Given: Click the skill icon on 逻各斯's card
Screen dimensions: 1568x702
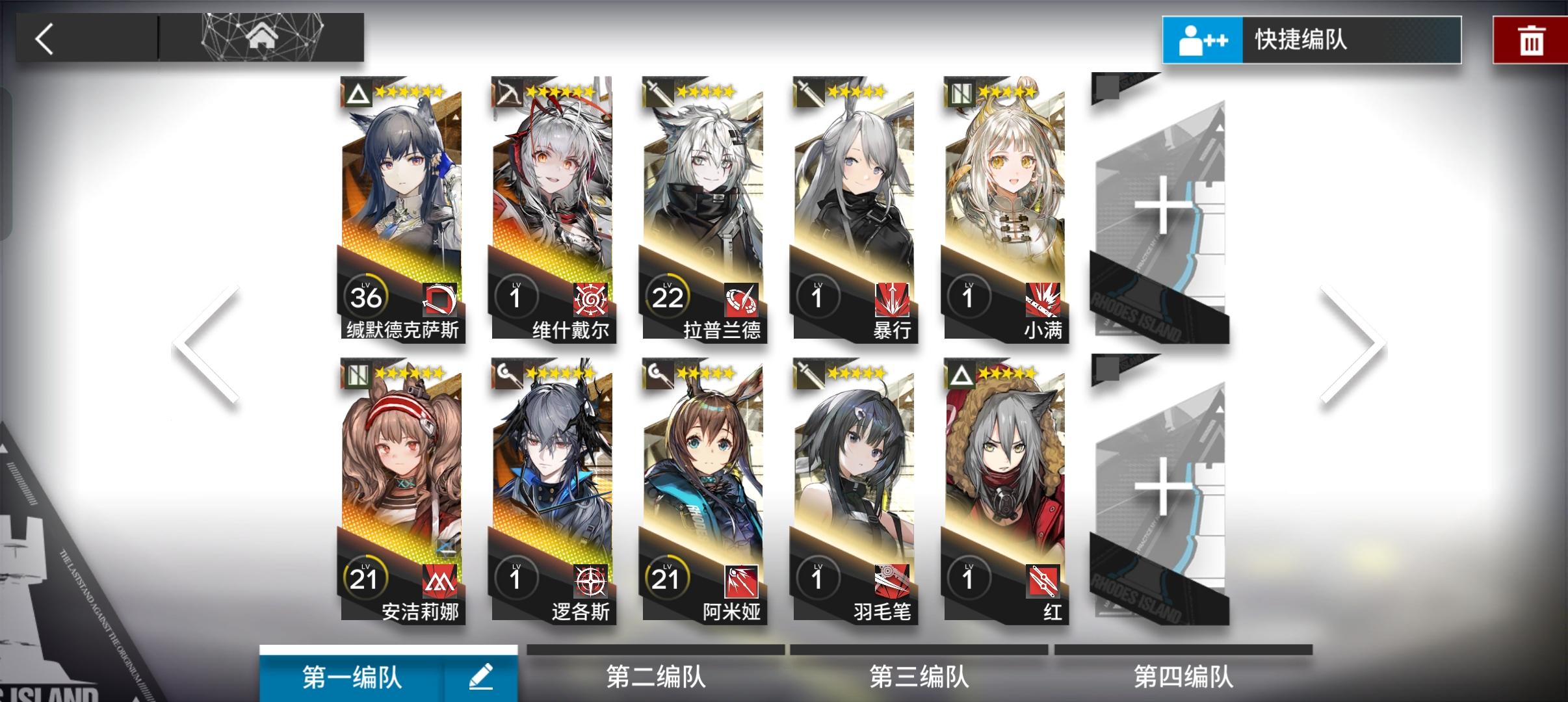Looking at the screenshot, I should tap(590, 582).
